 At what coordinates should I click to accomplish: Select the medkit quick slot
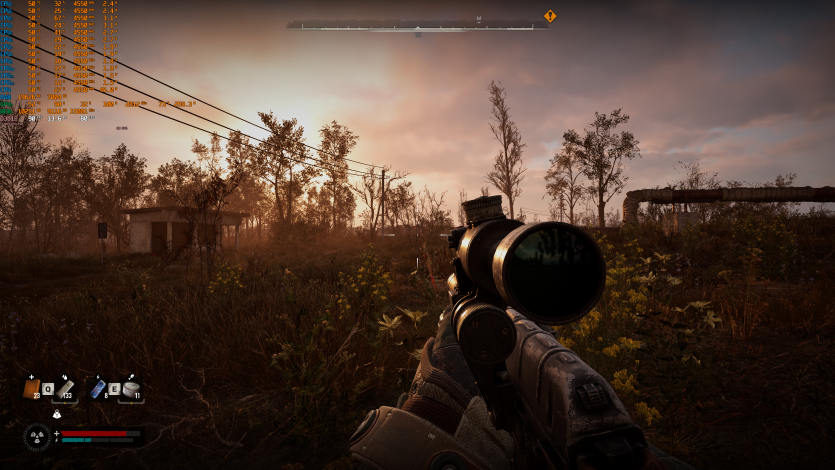[x=31, y=388]
